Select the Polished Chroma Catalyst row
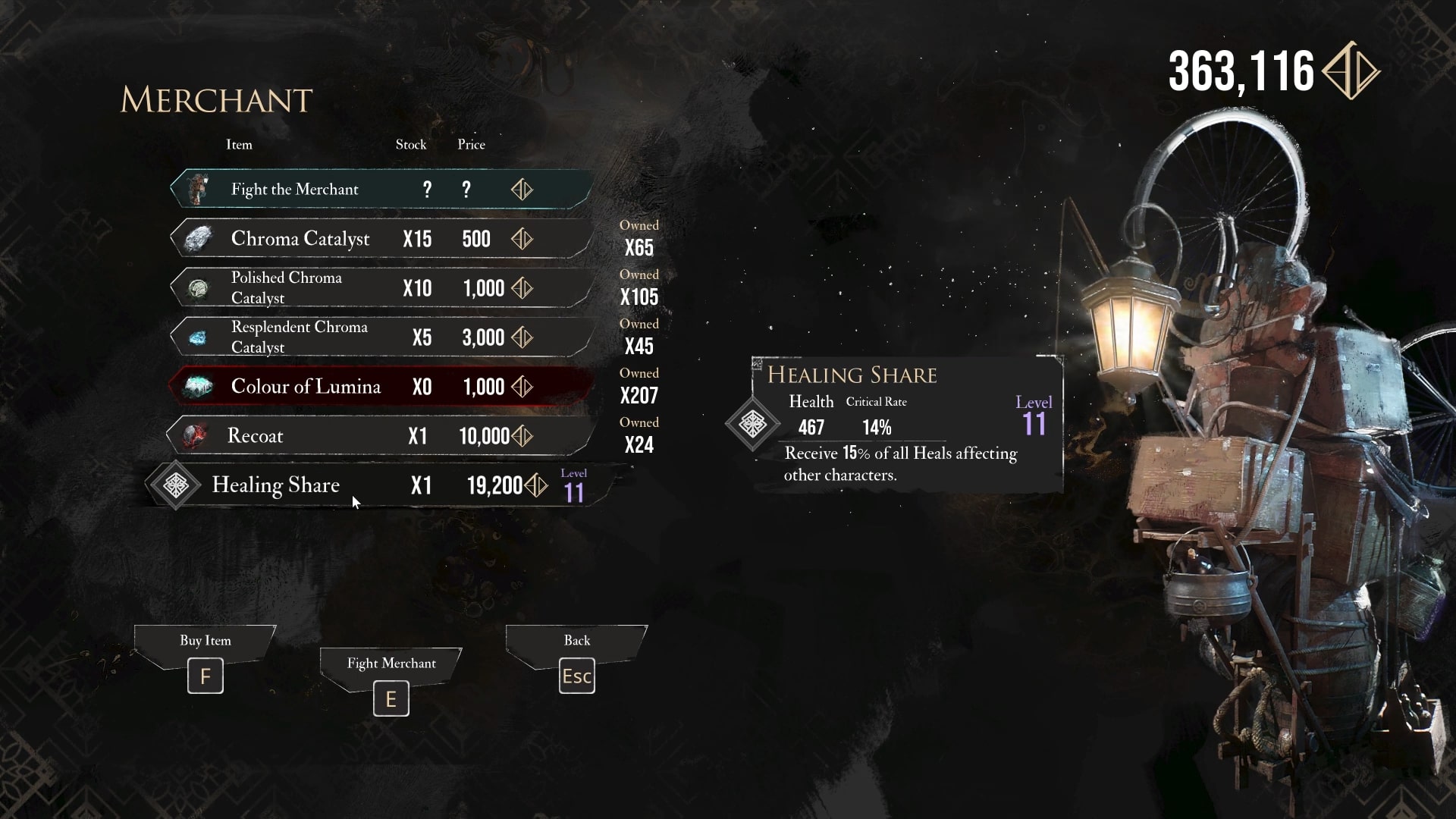Viewport: 1456px width, 819px height. pos(379,288)
